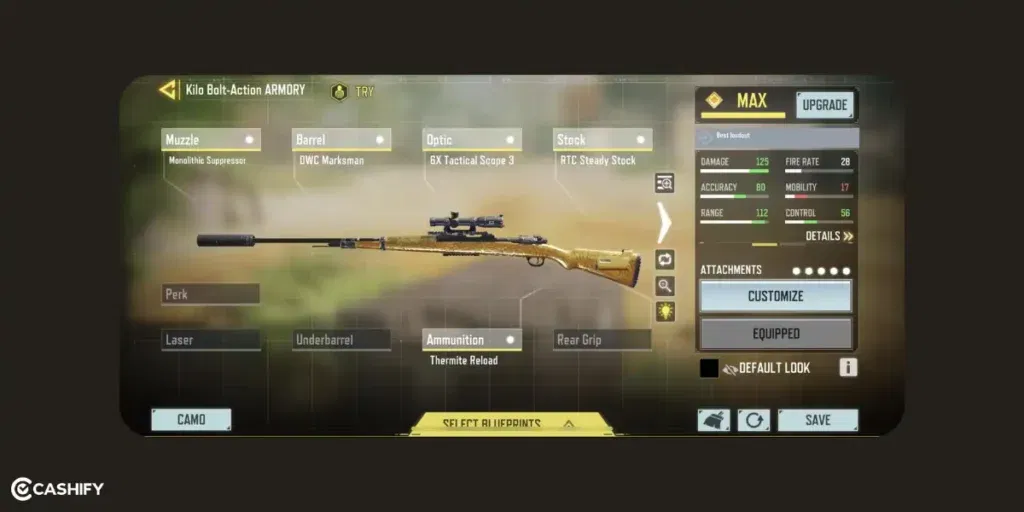The width and height of the screenshot is (1024, 512).
Task: Open the Muzzle attachment slot
Action: pyautogui.click(x=211, y=140)
